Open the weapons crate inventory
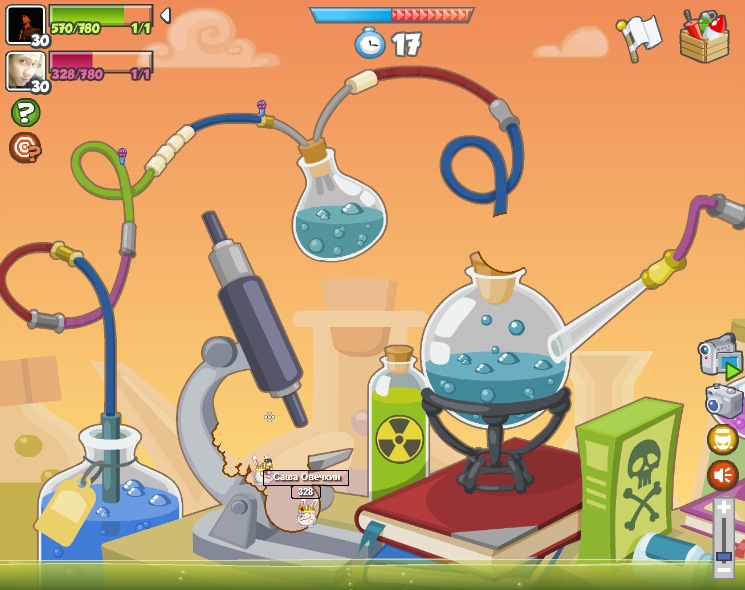Screen dimensions: 745x590 [x=703, y=37]
